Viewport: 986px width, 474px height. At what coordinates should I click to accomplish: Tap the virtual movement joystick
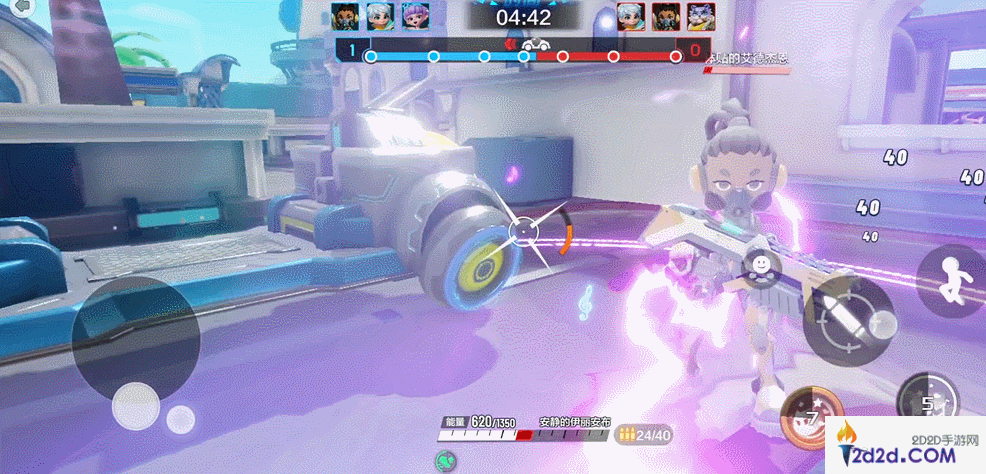pos(135,405)
